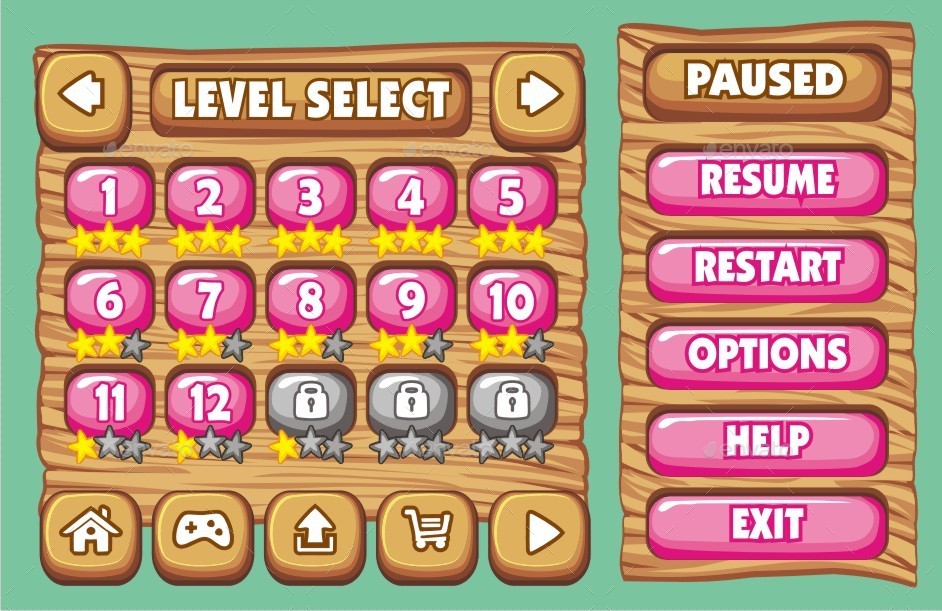The width and height of the screenshot is (942, 611).
Task: Exit the game
Action: 767,524
